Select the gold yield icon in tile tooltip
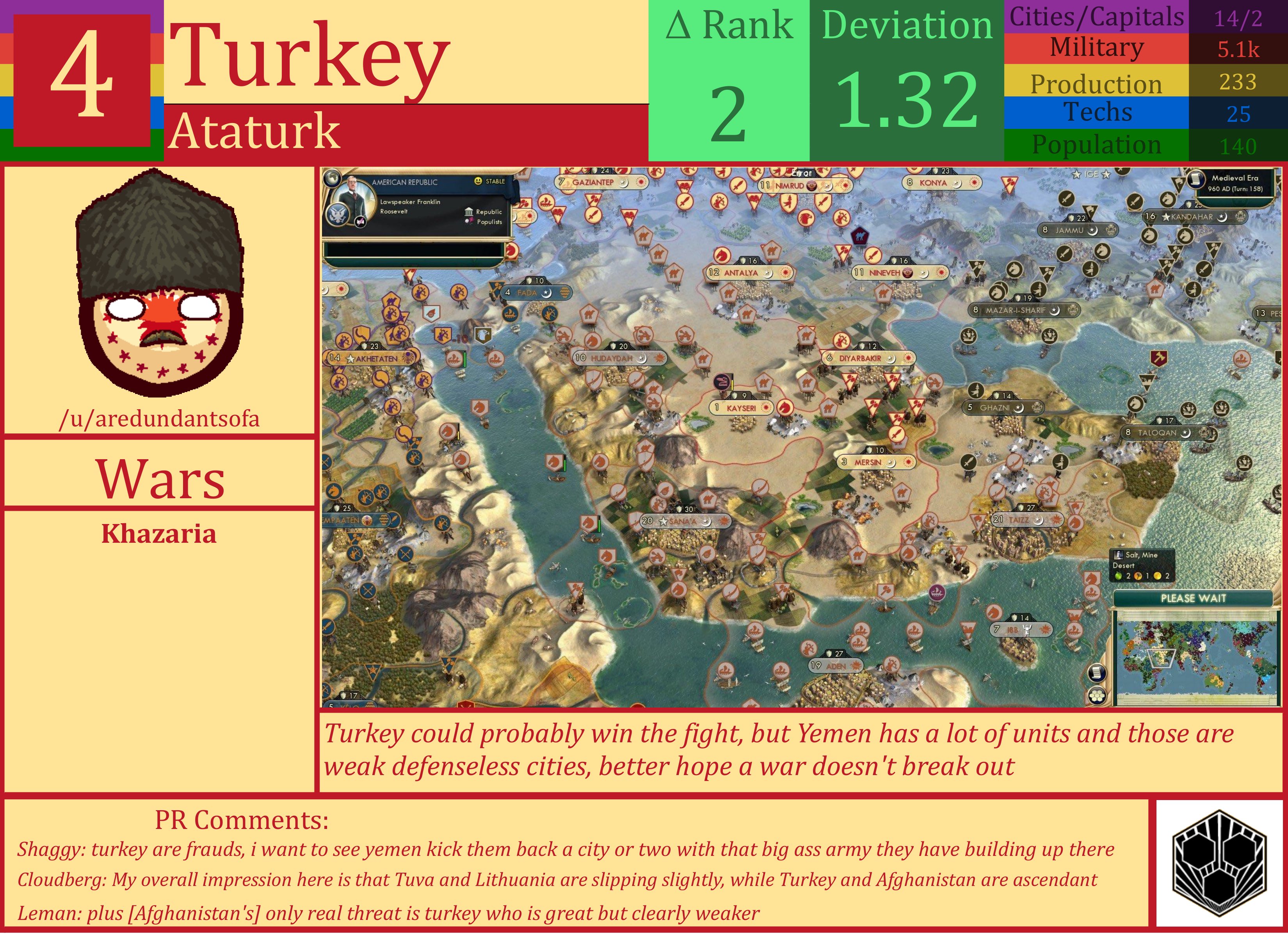The height and width of the screenshot is (934, 1288). click(x=1157, y=576)
